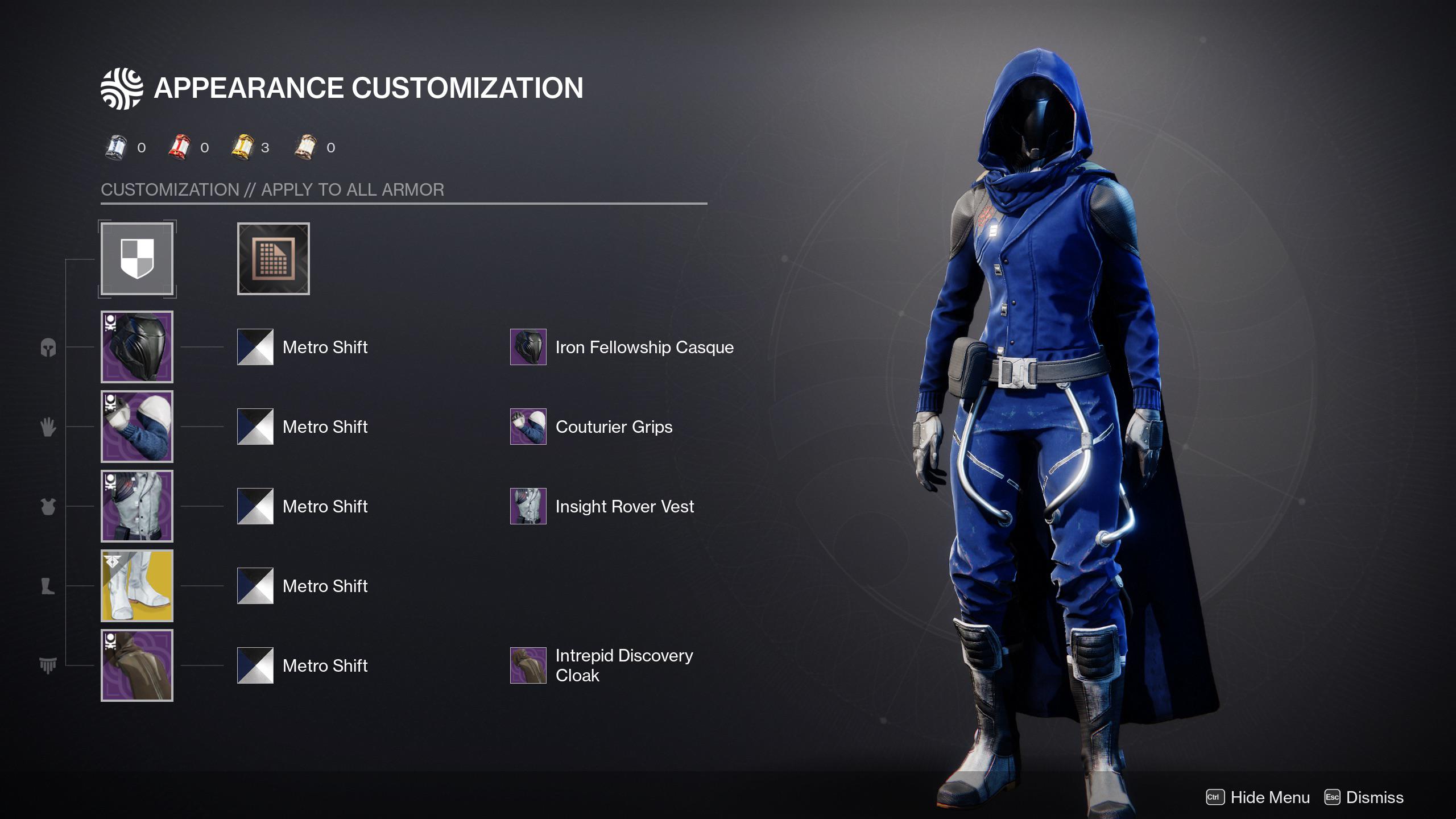Select the apply-to-all-armor shader shield slot
Screen dimensions: 1456x819
(136, 260)
